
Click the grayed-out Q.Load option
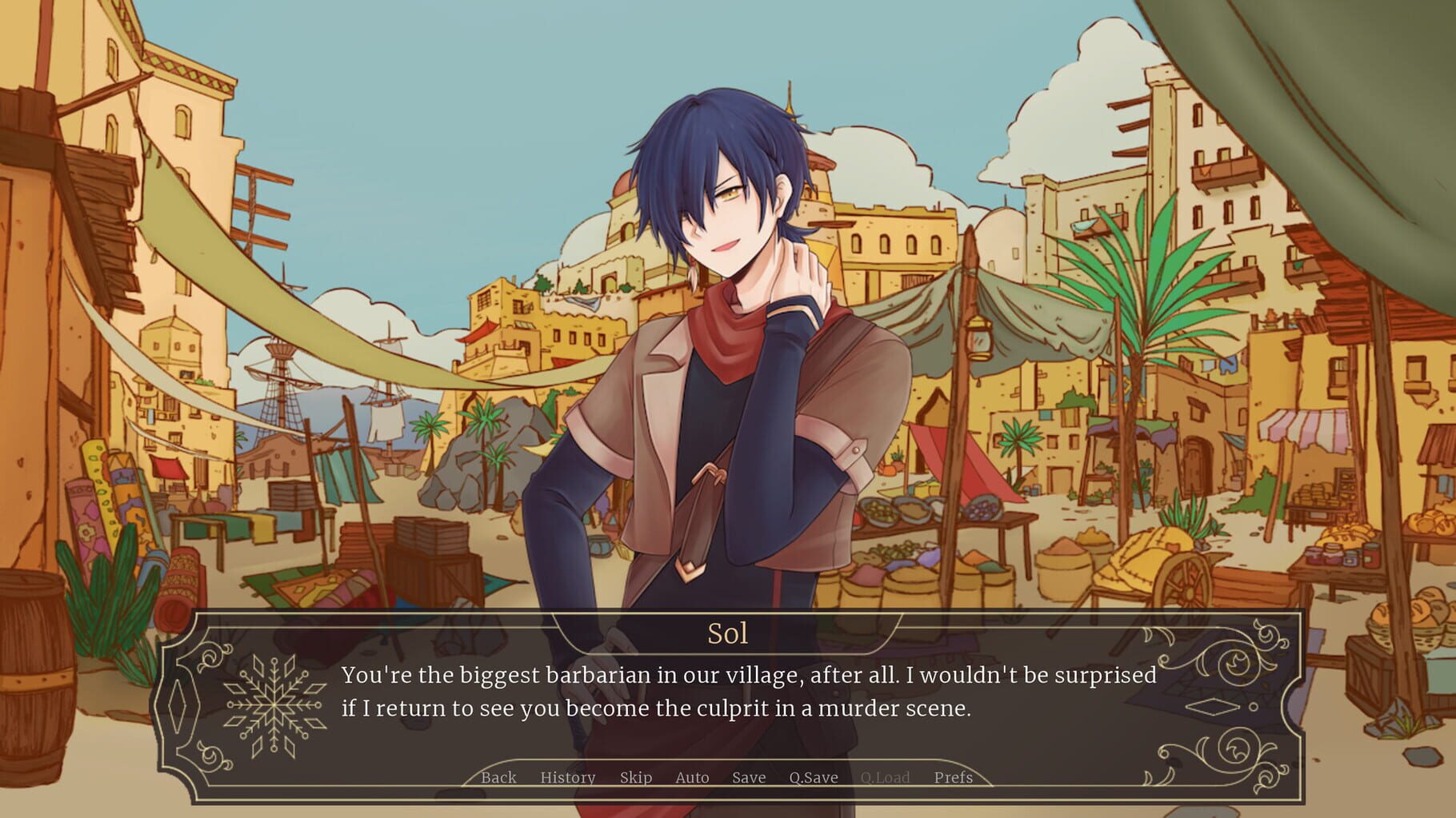[885, 777]
